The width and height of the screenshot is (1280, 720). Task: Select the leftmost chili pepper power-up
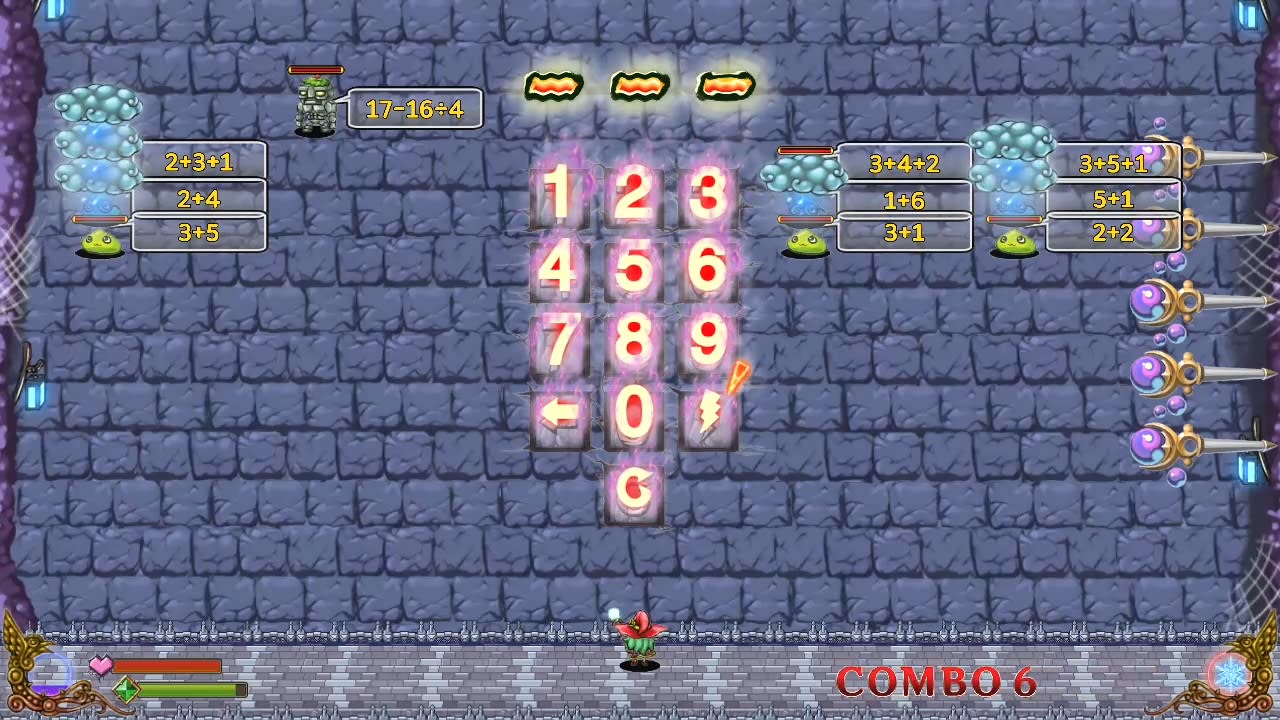(555, 86)
